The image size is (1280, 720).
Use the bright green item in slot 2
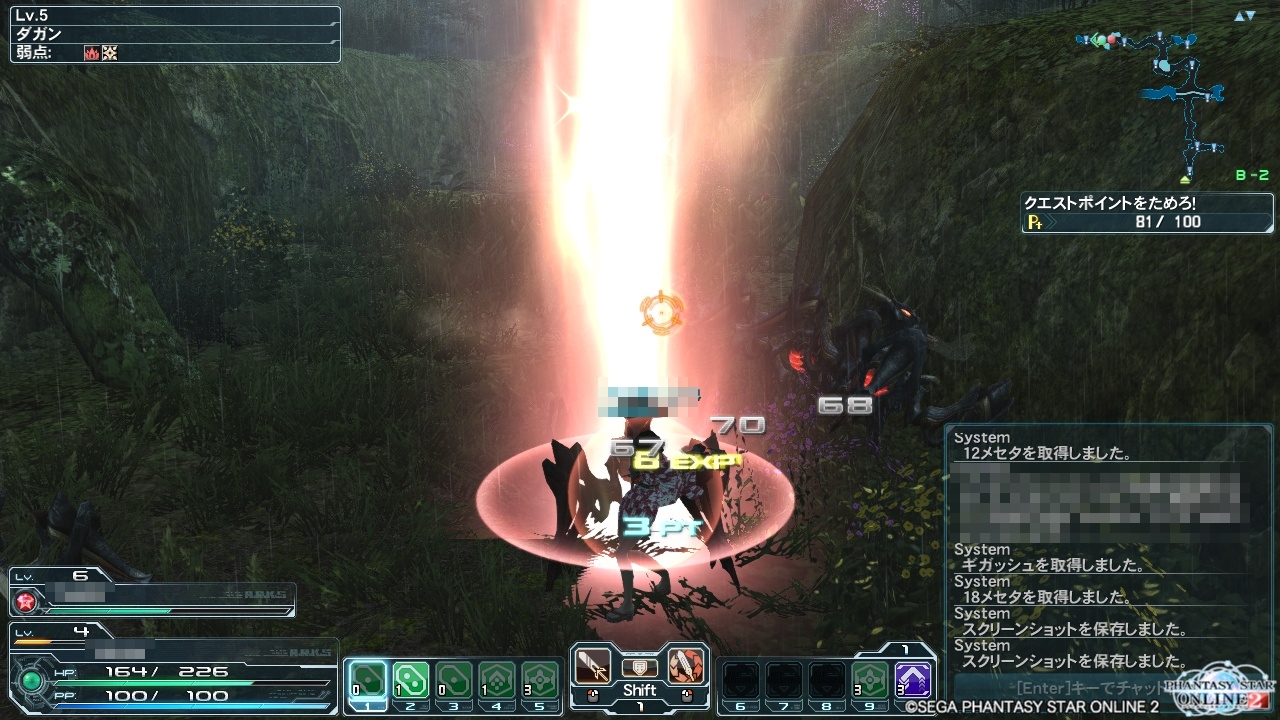point(411,680)
